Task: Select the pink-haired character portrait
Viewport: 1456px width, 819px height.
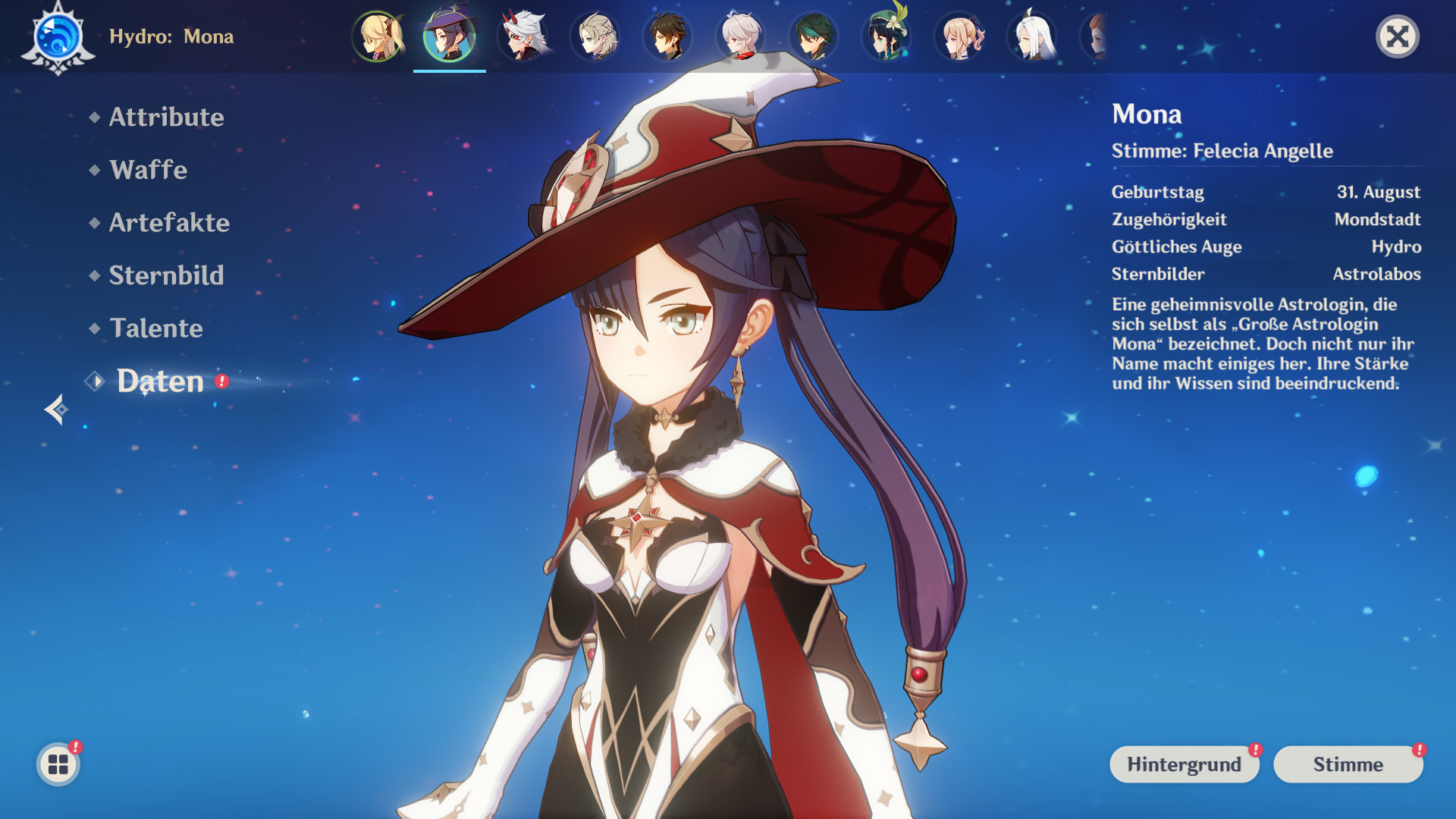Action: pyautogui.click(x=958, y=36)
